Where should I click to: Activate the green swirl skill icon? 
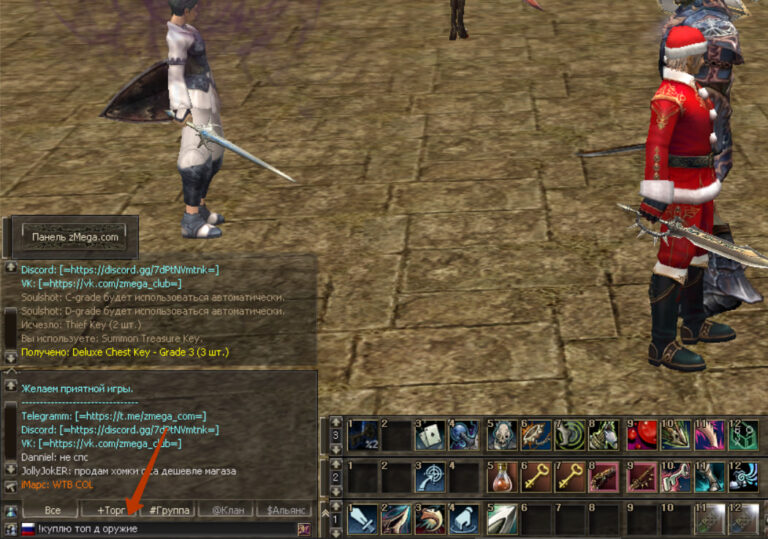pyautogui.click(x=571, y=434)
